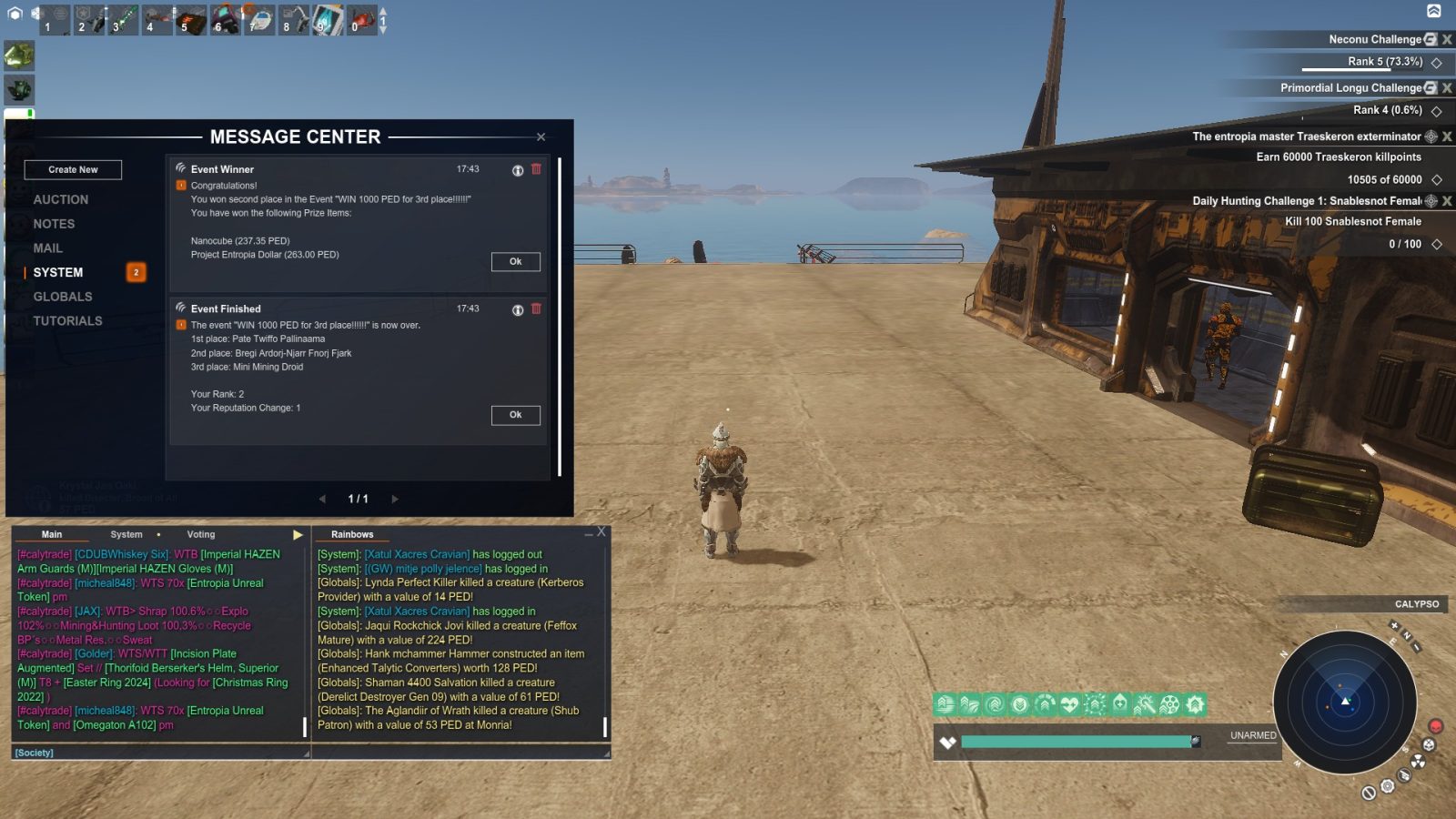Image resolution: width=1456 pixels, height=819 pixels.
Task: Click the N compass button on the radar
Action: (x=1407, y=635)
